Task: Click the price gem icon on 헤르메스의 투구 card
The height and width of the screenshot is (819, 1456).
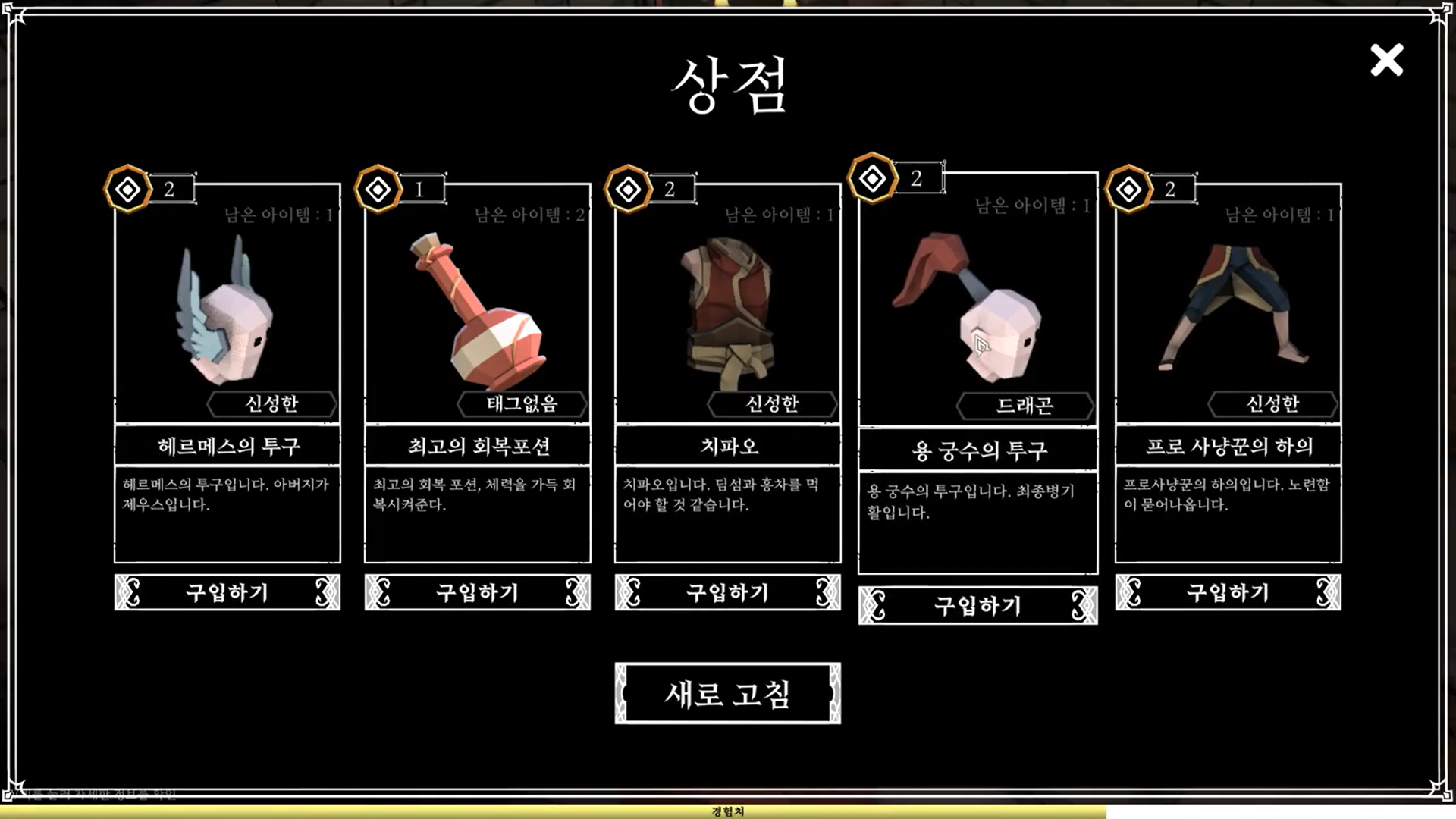Action: [127, 189]
